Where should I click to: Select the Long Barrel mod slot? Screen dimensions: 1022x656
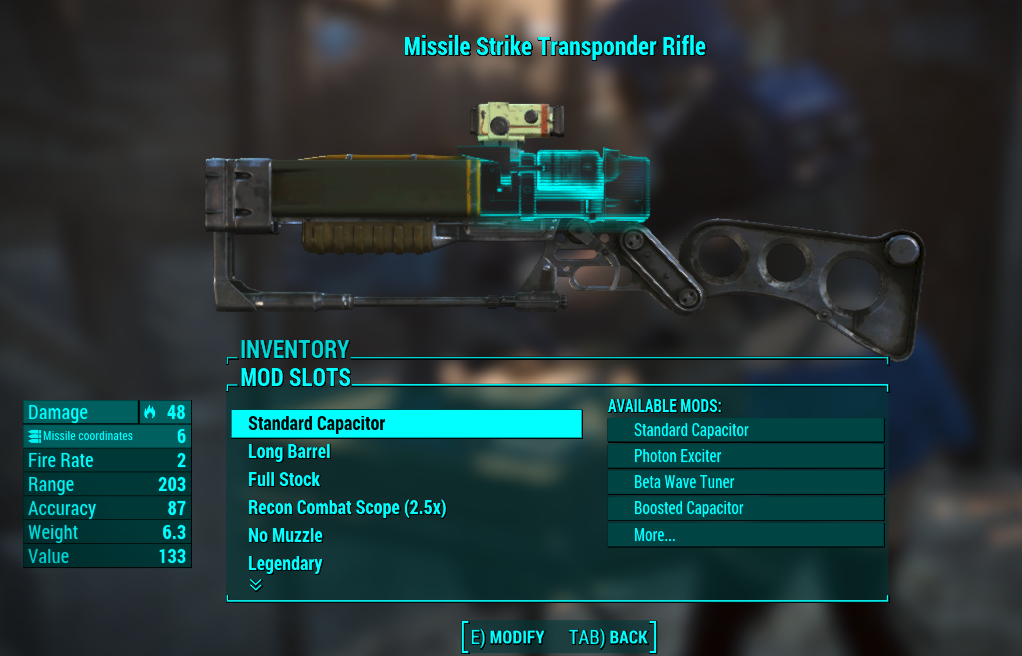coord(289,452)
